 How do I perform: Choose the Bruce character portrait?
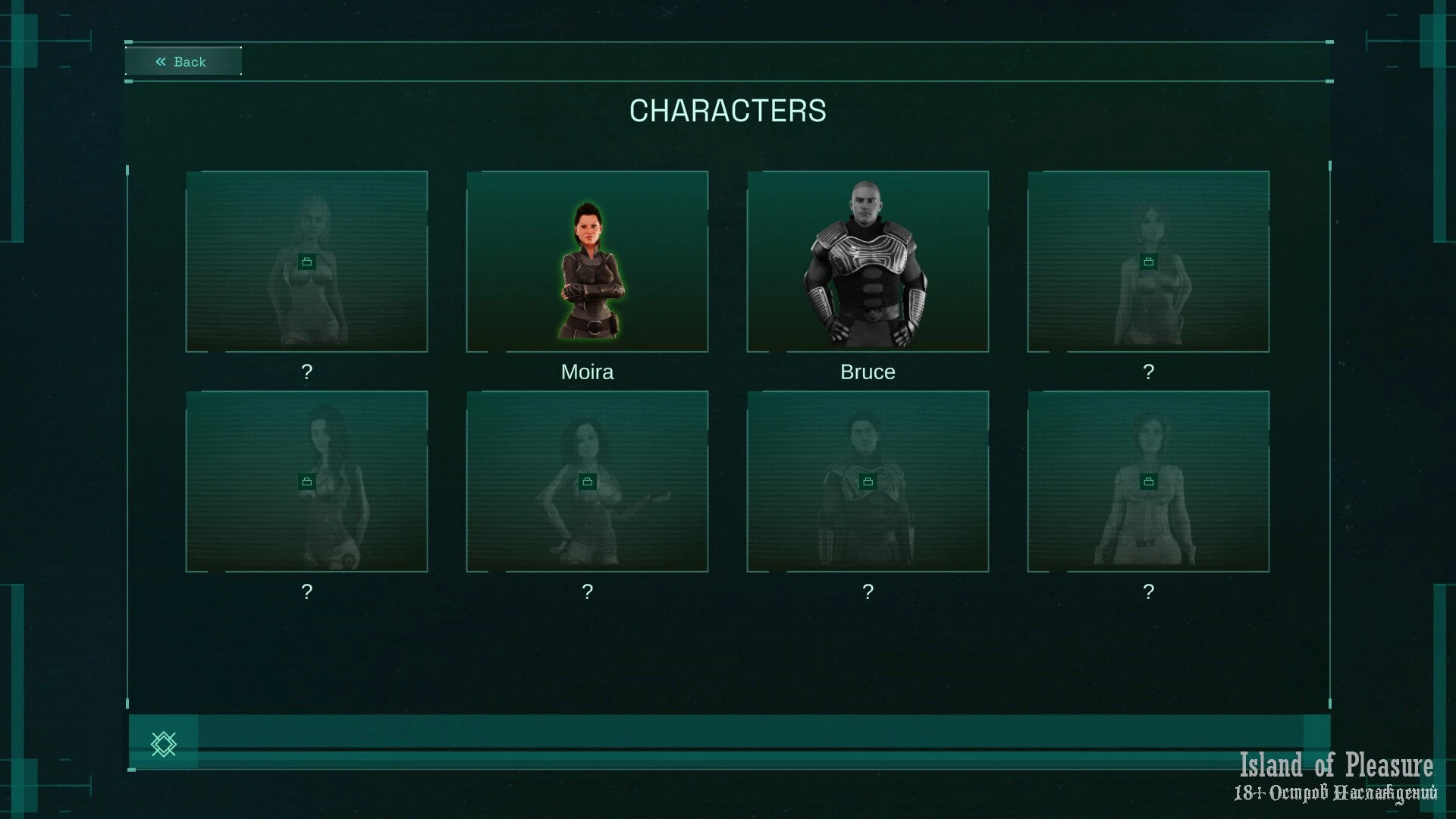coord(868,262)
